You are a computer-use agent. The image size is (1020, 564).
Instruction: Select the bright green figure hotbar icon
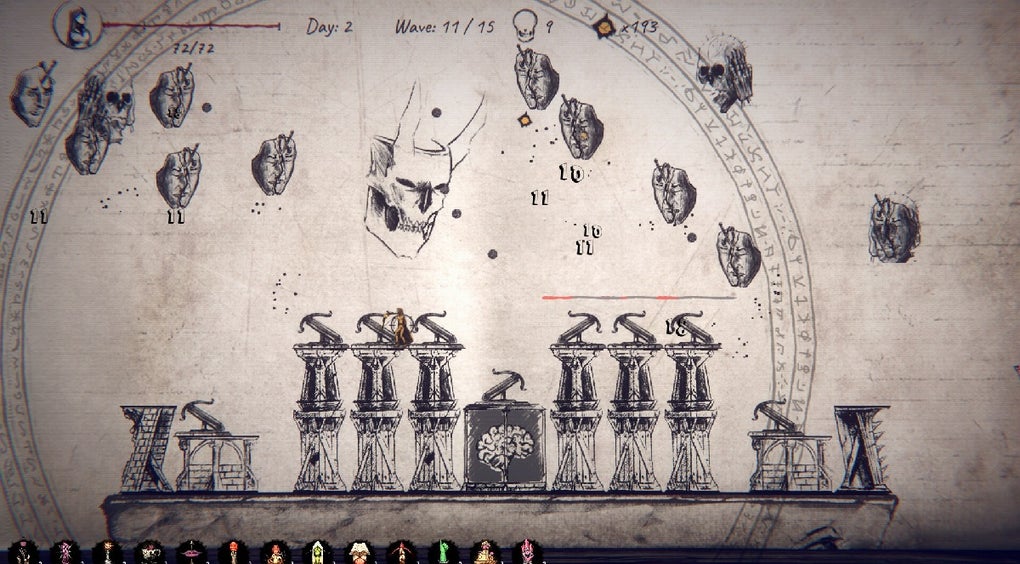[443, 551]
